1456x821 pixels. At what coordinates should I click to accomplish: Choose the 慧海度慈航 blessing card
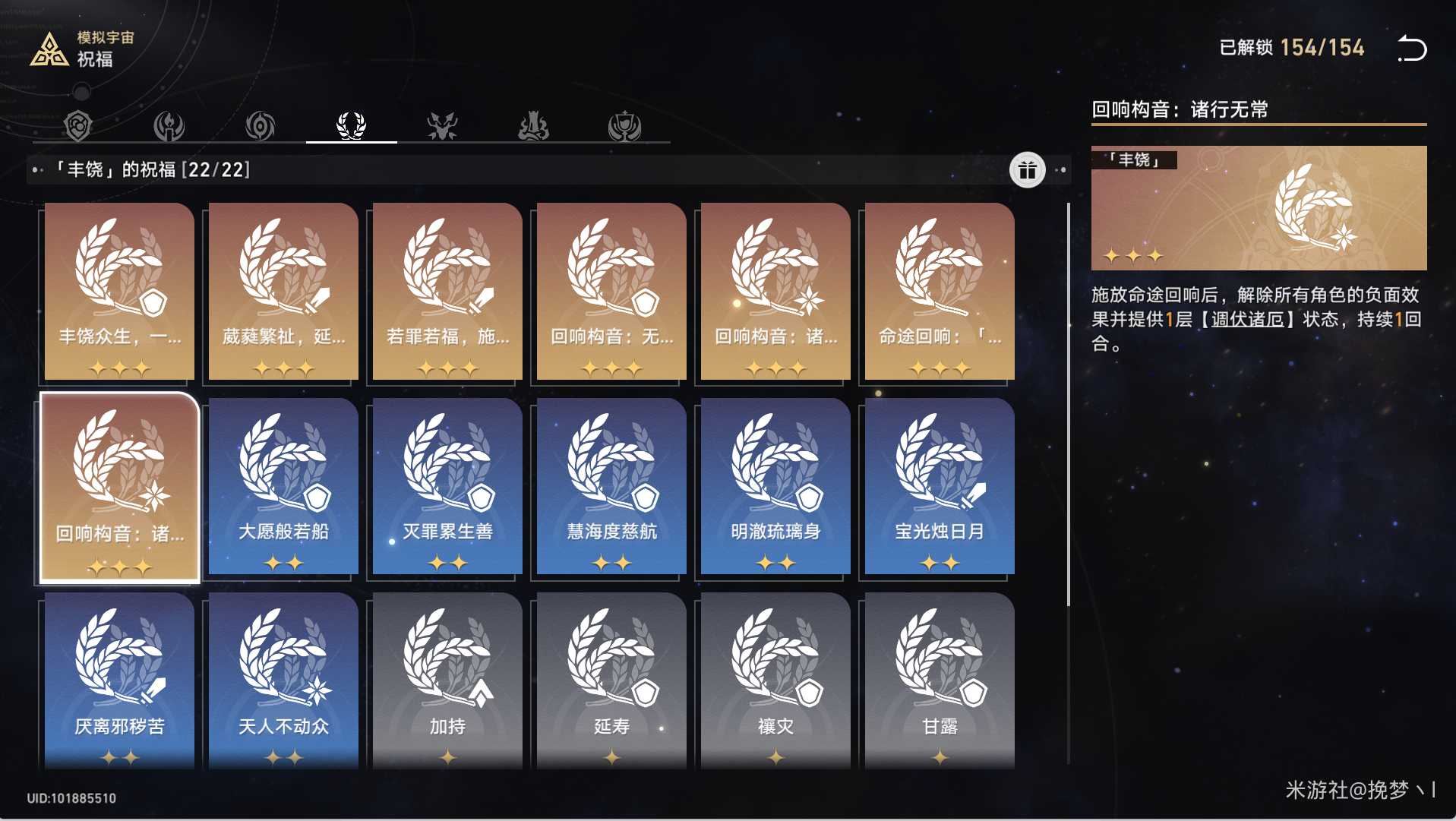coord(611,486)
